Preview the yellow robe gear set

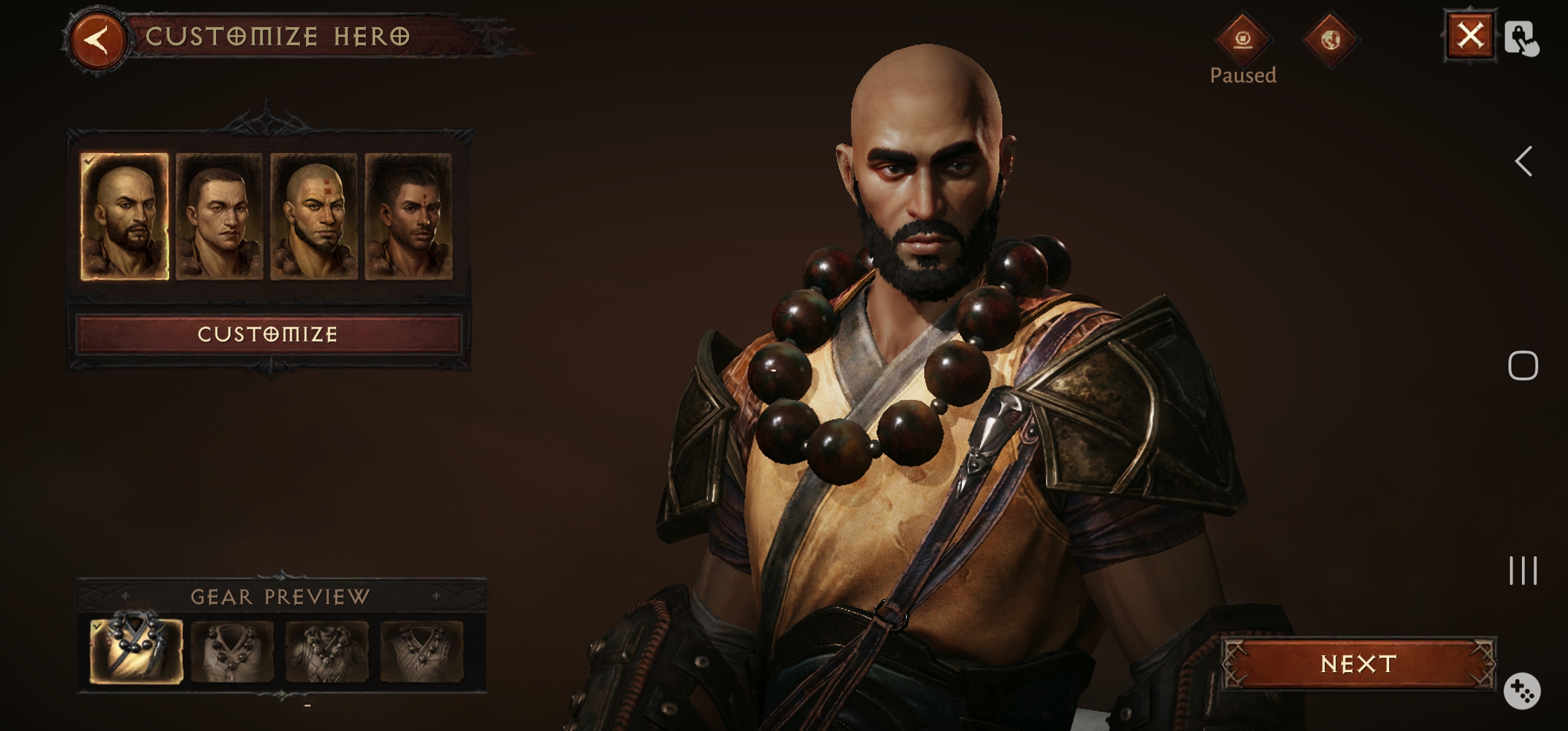click(137, 651)
